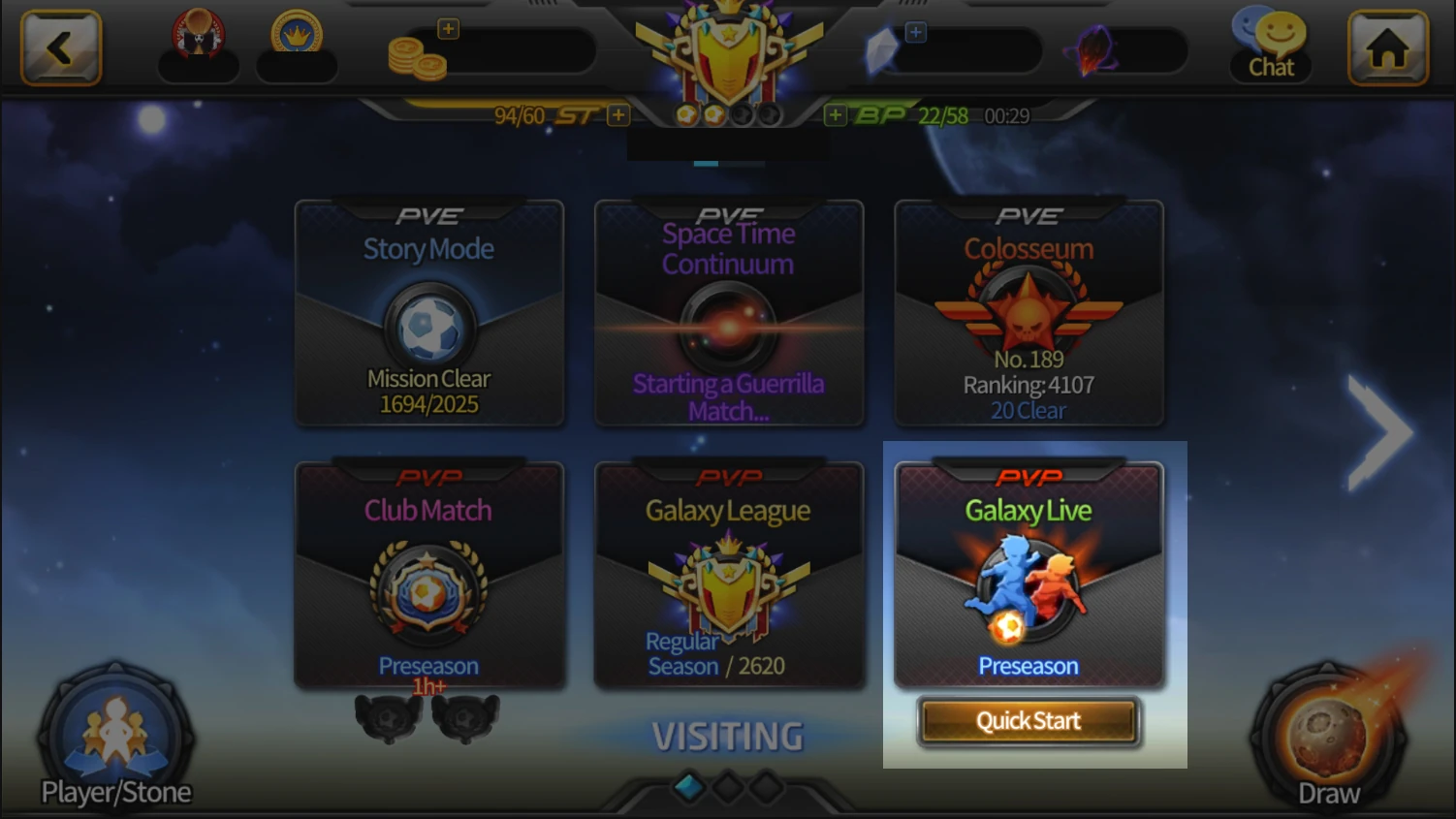1456x819 pixels.
Task: Select the crown badge icon near top left
Action: 297,42
